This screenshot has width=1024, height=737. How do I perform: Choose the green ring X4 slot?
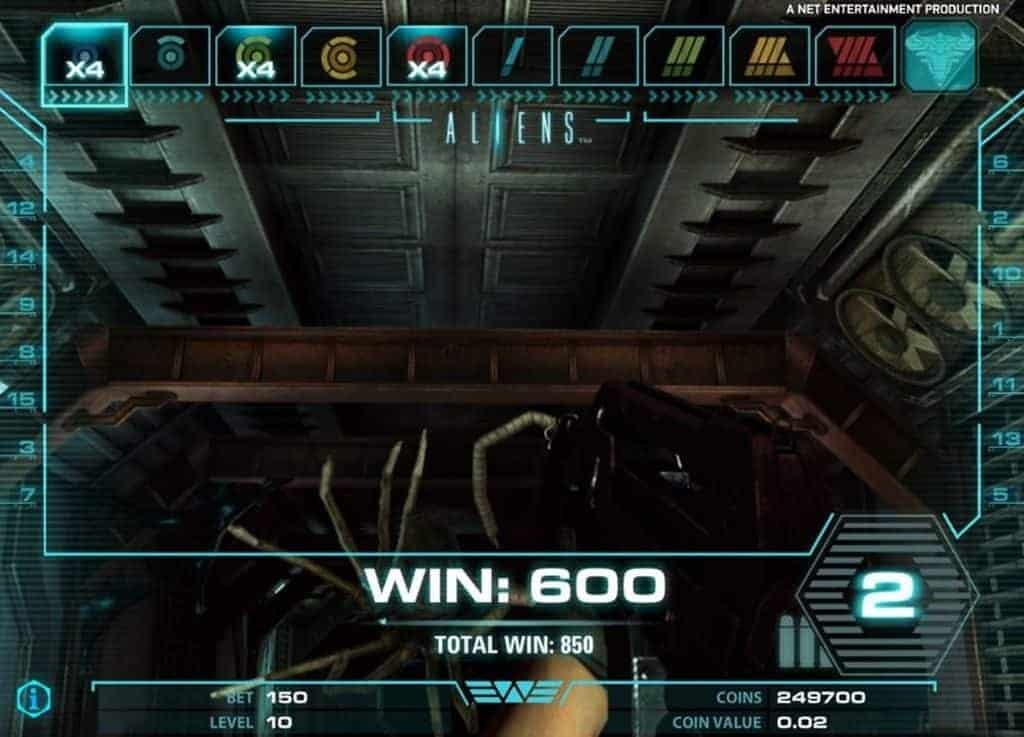pos(256,56)
